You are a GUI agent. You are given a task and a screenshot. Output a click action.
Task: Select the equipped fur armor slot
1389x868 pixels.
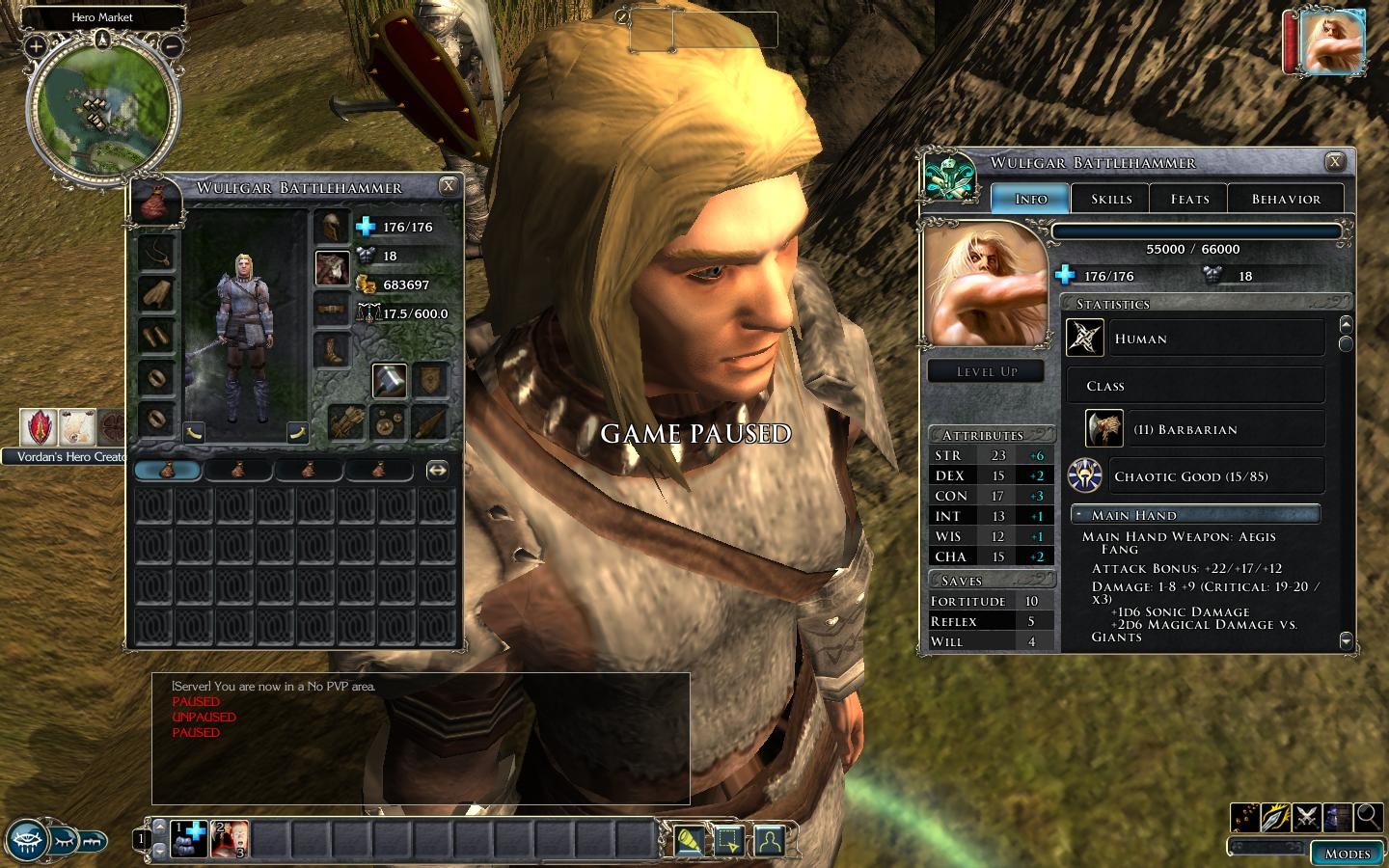[x=332, y=268]
